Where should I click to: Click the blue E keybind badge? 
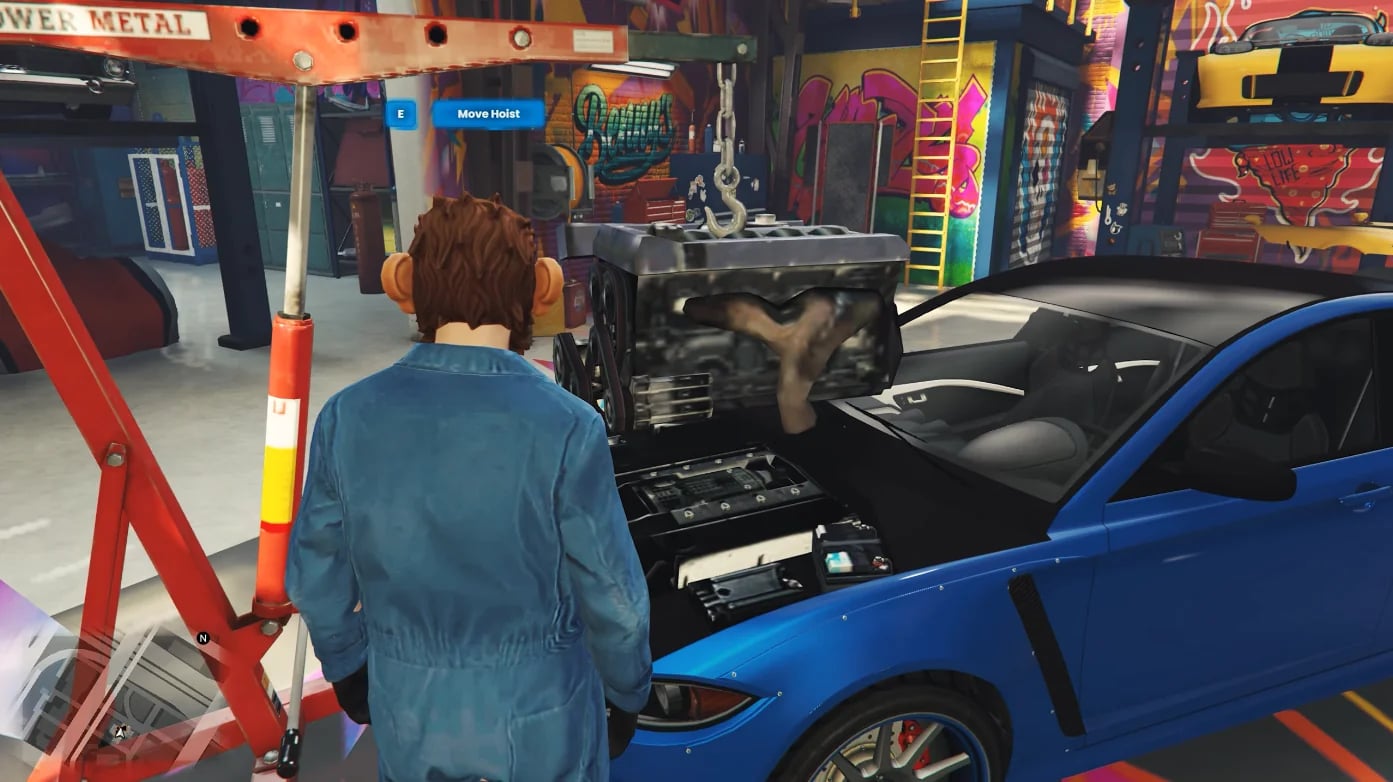click(x=400, y=115)
